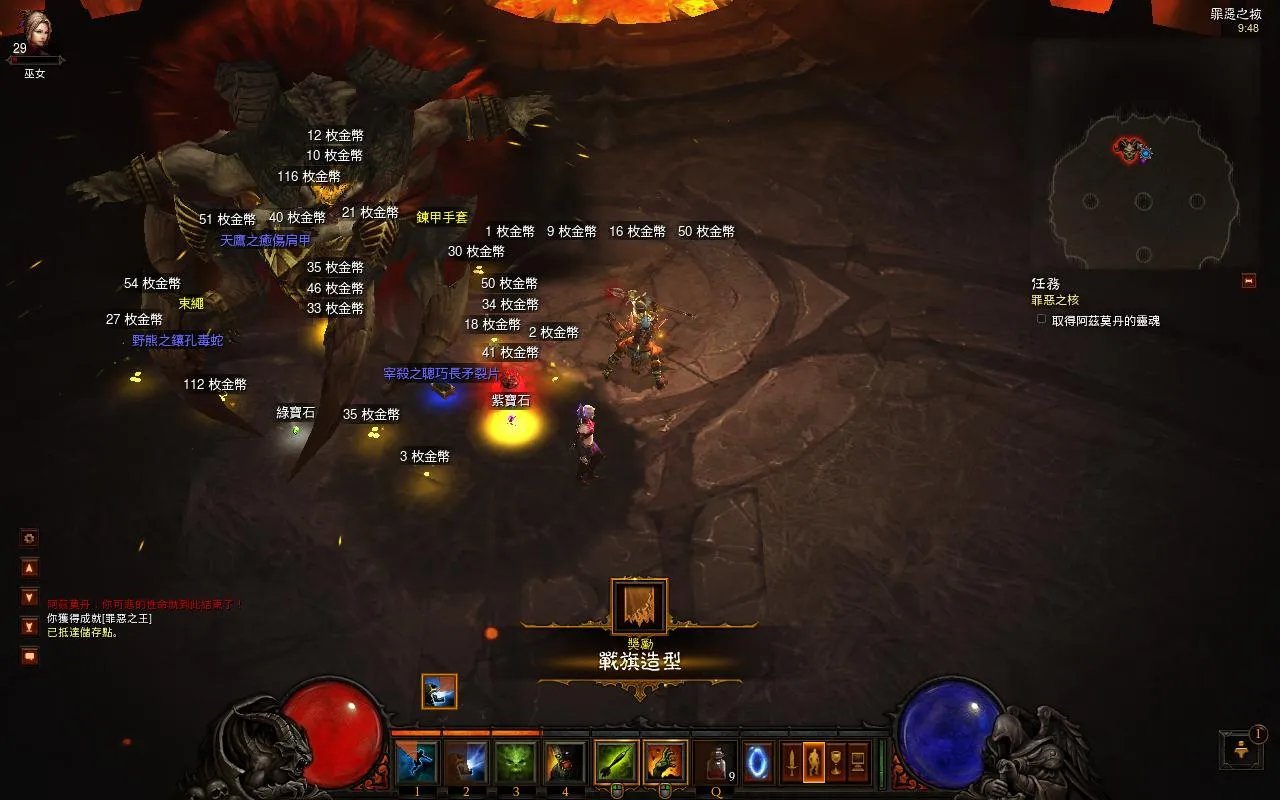1280x800 pixels.
Task: Use the blue light burst skill in slot 2
Action: click(x=466, y=763)
